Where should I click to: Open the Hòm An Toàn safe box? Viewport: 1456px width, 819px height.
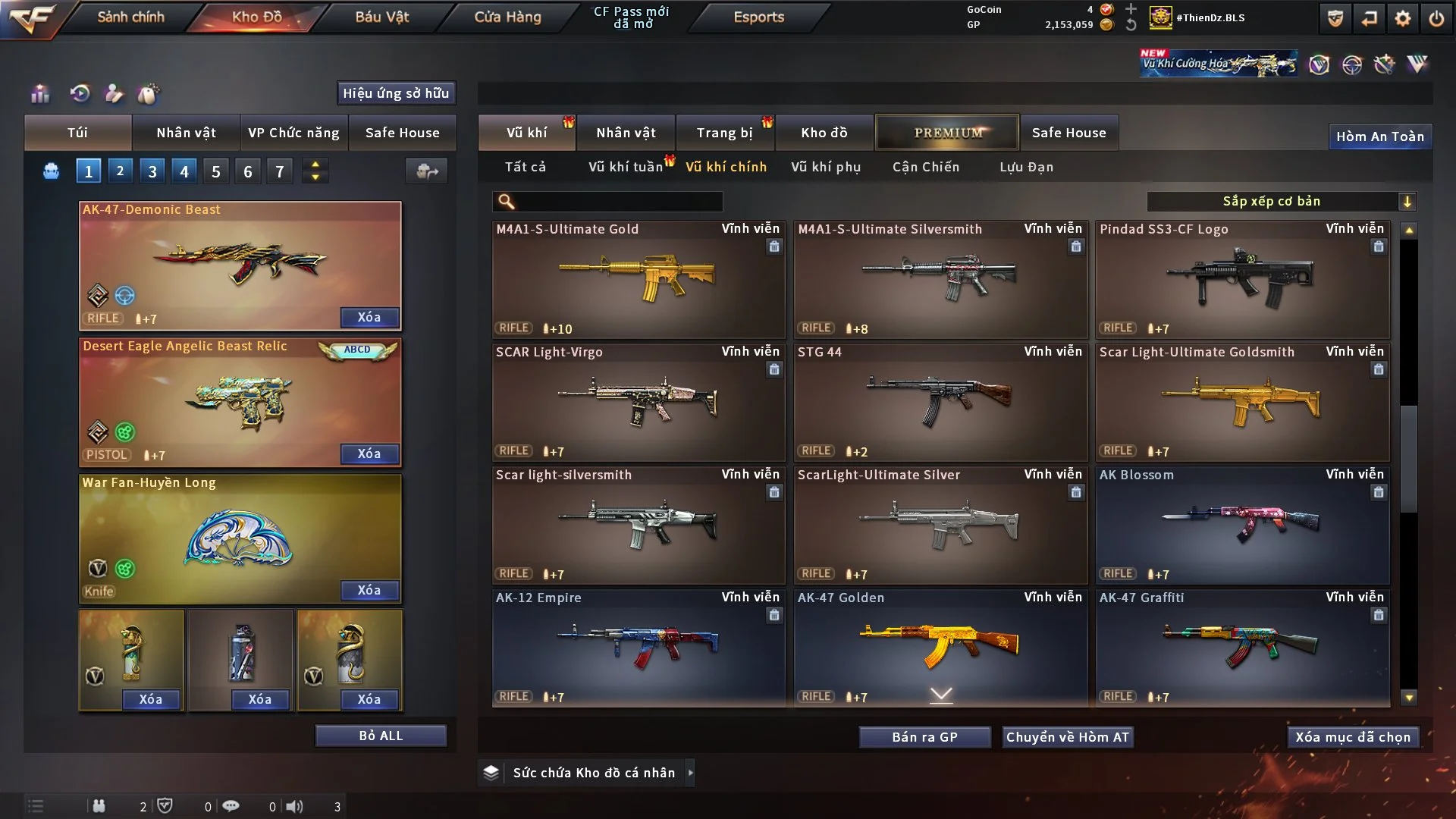pos(1379,136)
